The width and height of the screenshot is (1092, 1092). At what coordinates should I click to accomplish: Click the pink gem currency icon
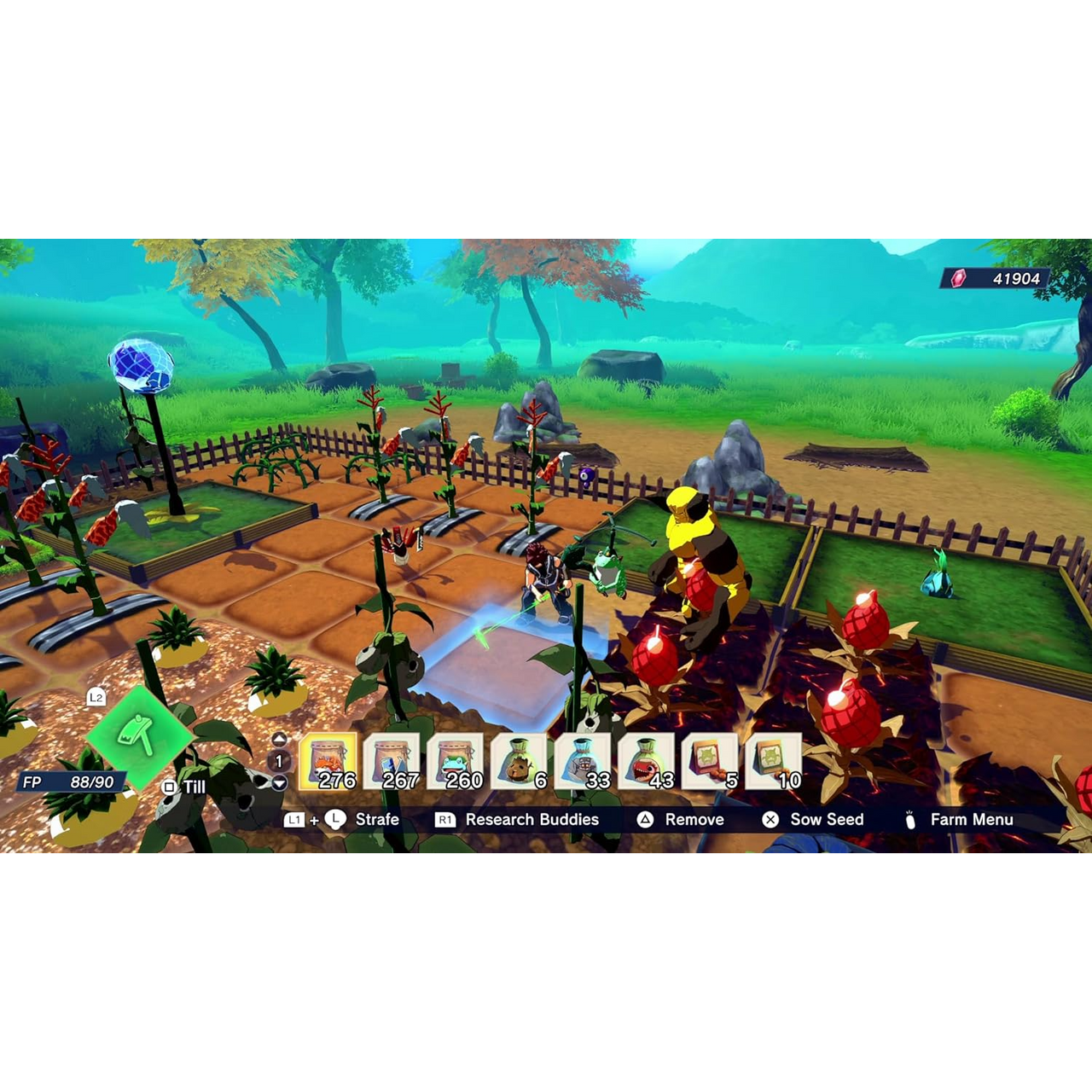tap(957, 277)
